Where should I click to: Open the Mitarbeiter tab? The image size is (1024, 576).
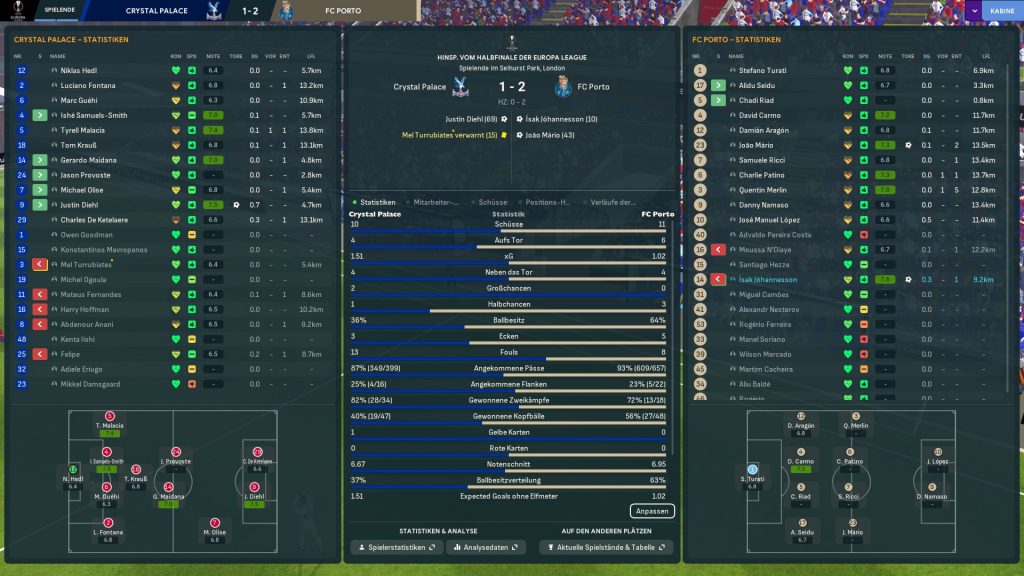pyautogui.click(x=436, y=202)
